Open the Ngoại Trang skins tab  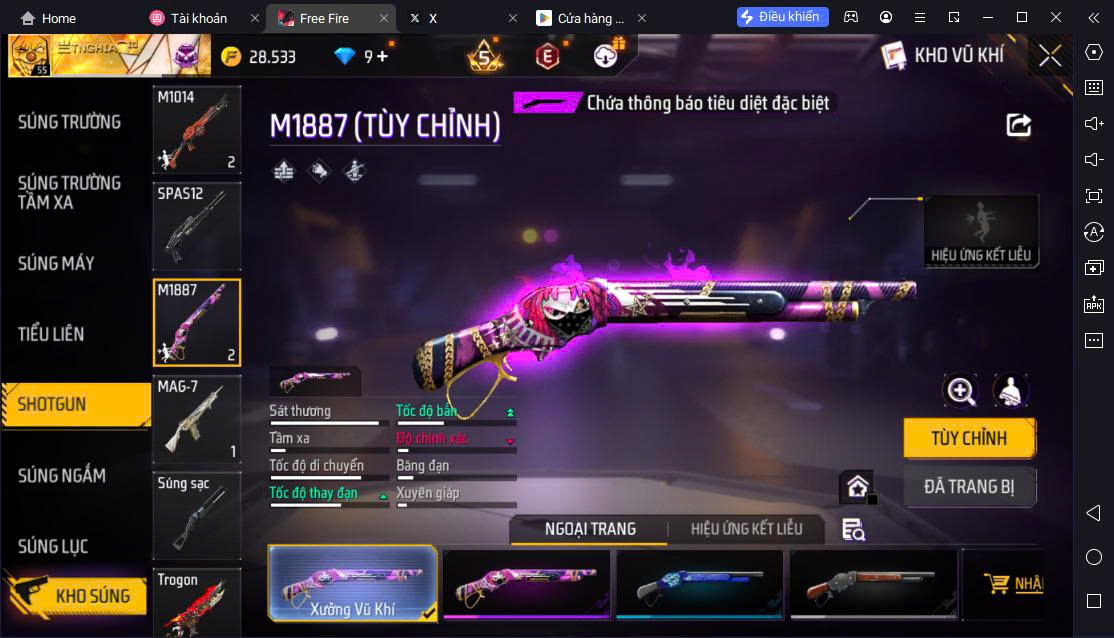[590, 529]
